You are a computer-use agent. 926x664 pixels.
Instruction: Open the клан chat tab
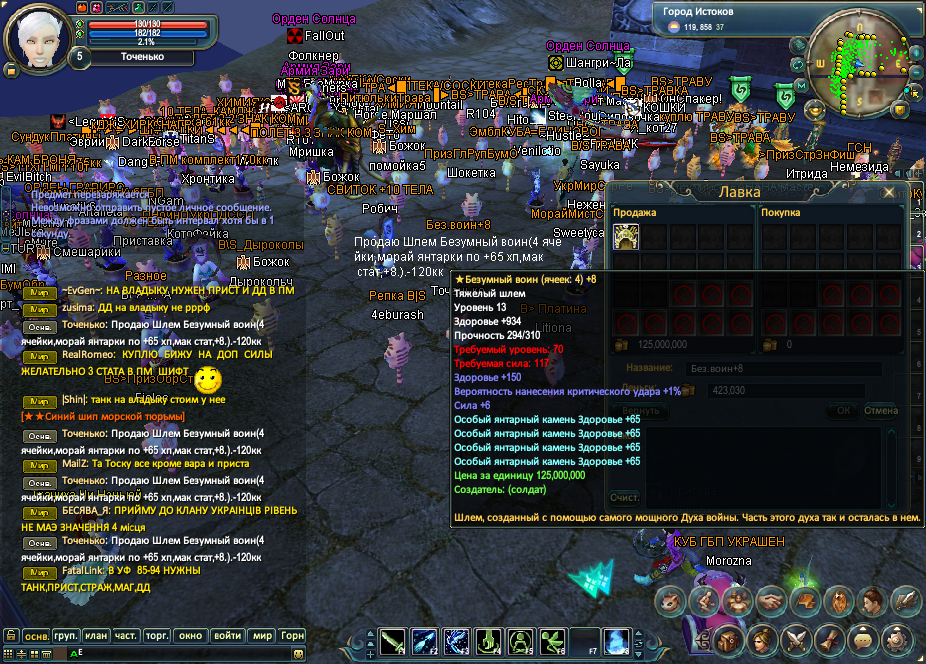click(x=96, y=636)
